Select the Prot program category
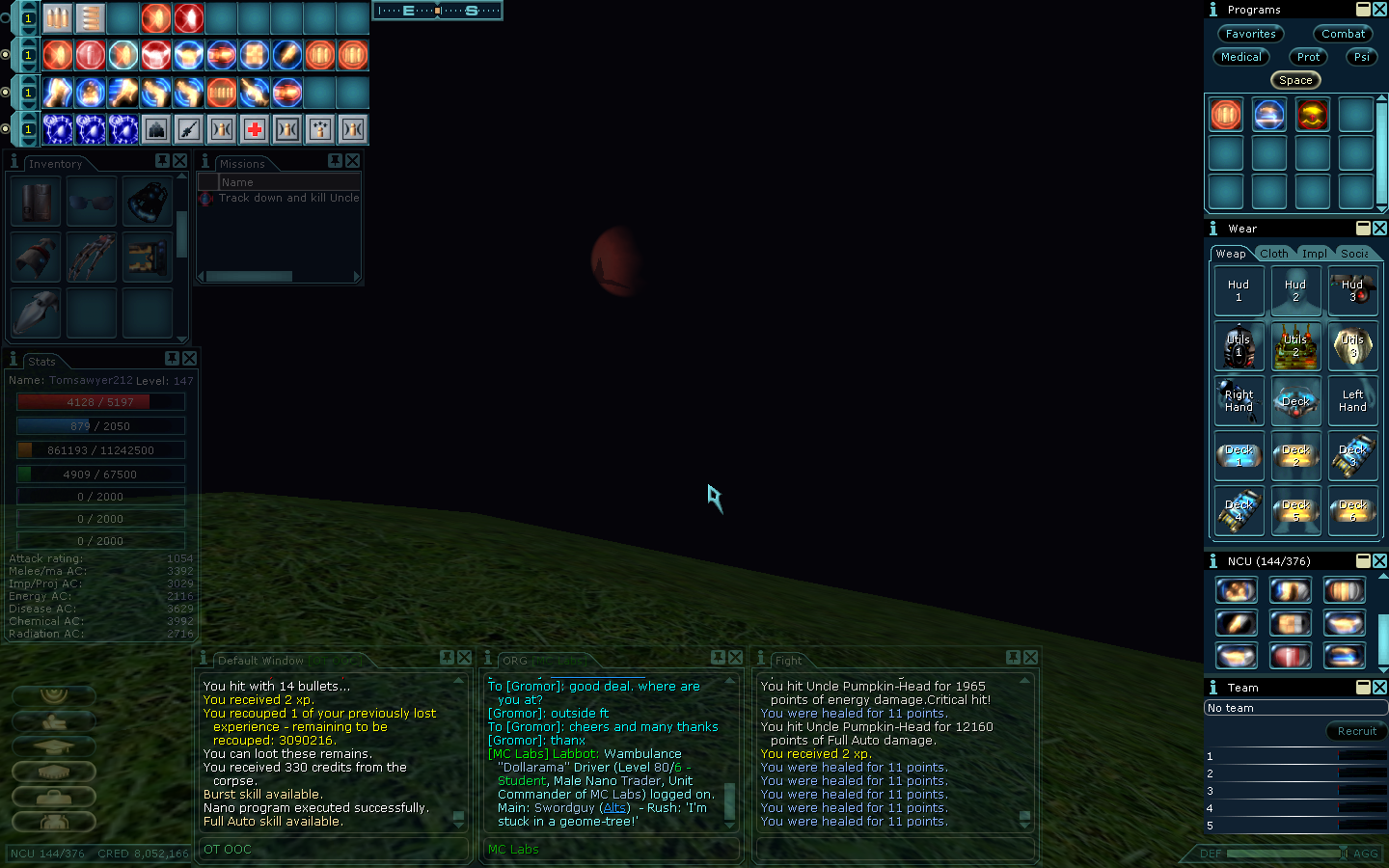The image size is (1389, 868). (1308, 57)
